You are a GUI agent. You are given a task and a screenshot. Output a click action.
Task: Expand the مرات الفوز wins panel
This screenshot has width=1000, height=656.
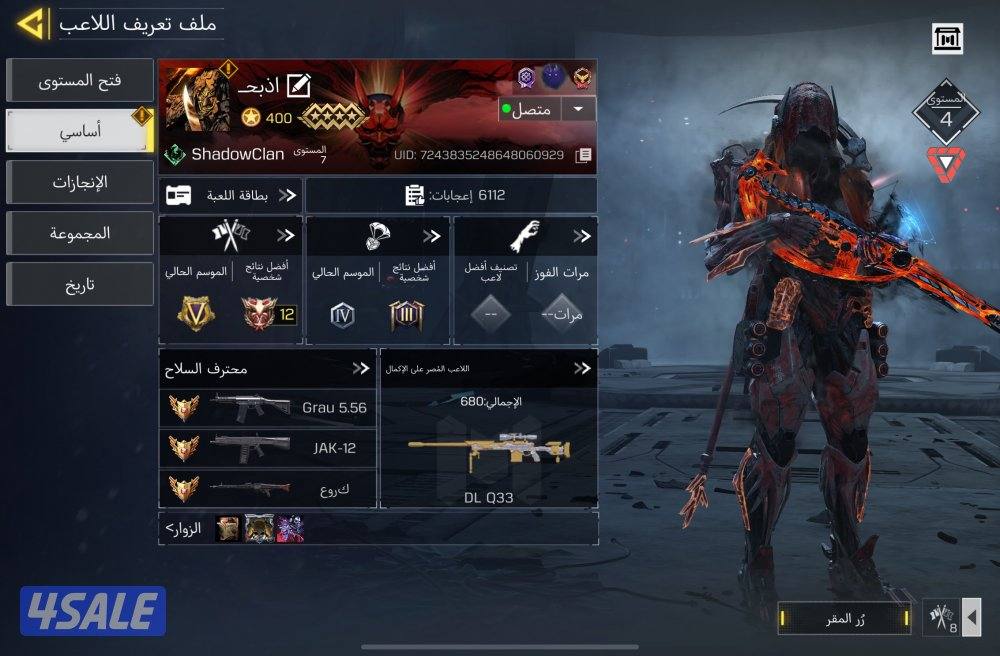click(581, 236)
